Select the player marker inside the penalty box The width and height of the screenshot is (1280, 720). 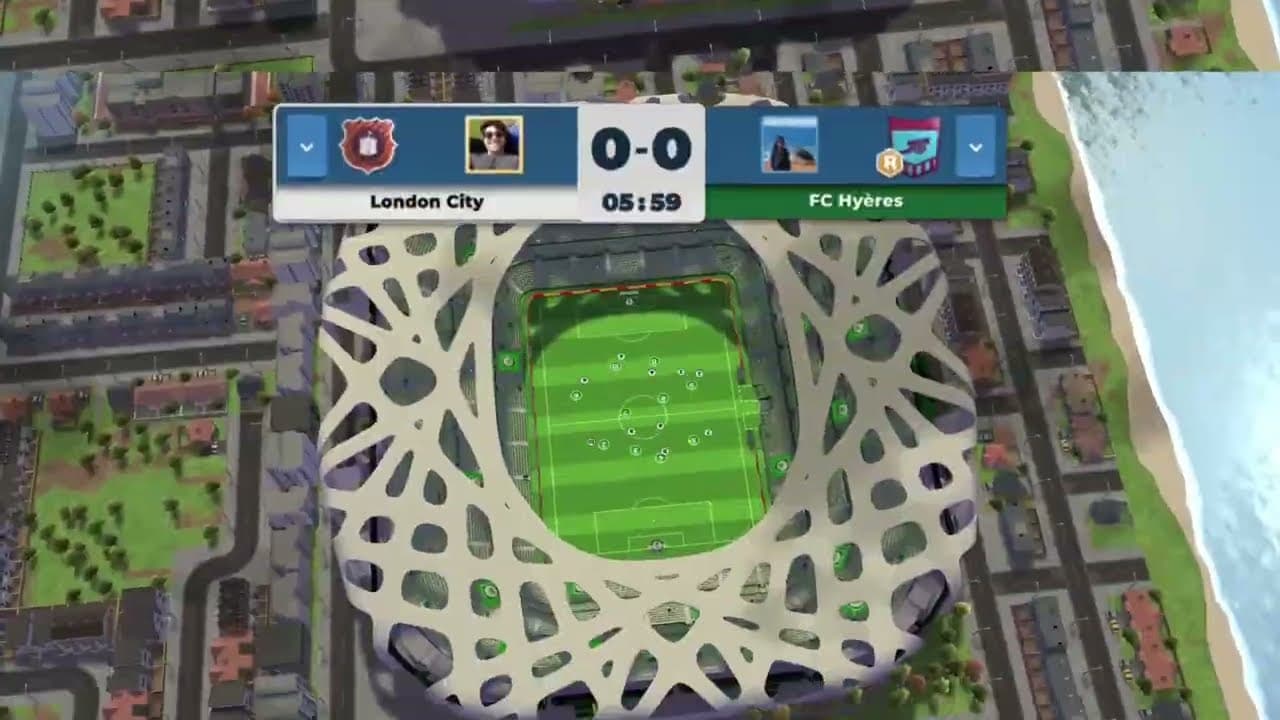(657, 545)
